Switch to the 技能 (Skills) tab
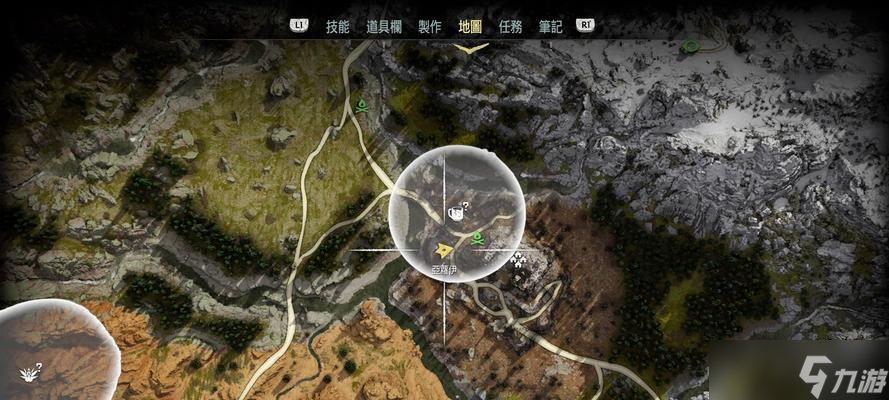Screen dimensions: 889x400 tap(337, 27)
